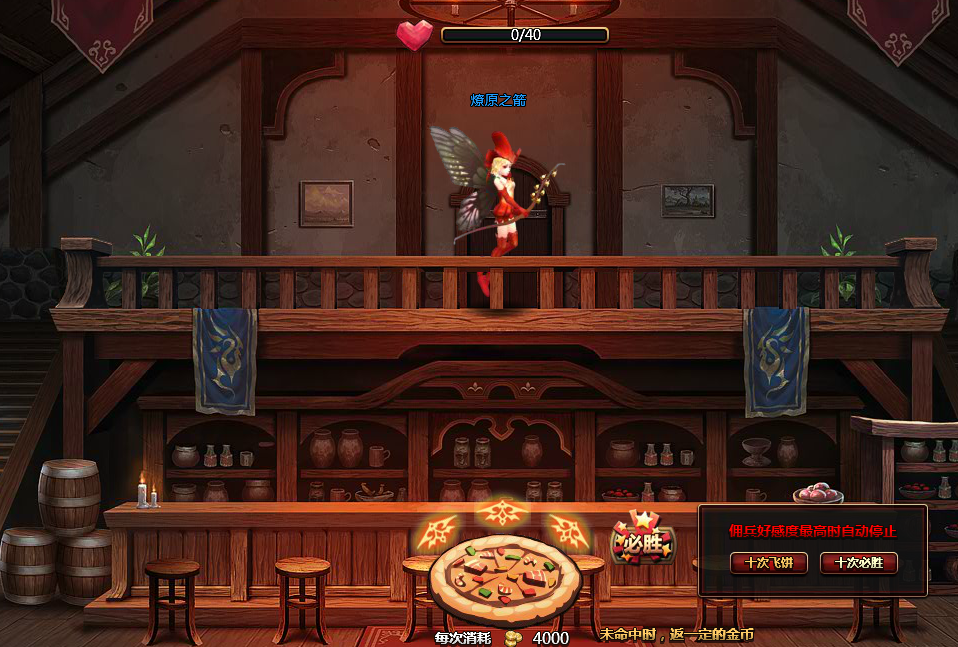
Task: Select the 十次必胜 ten sure-wins button
Action: click(858, 563)
